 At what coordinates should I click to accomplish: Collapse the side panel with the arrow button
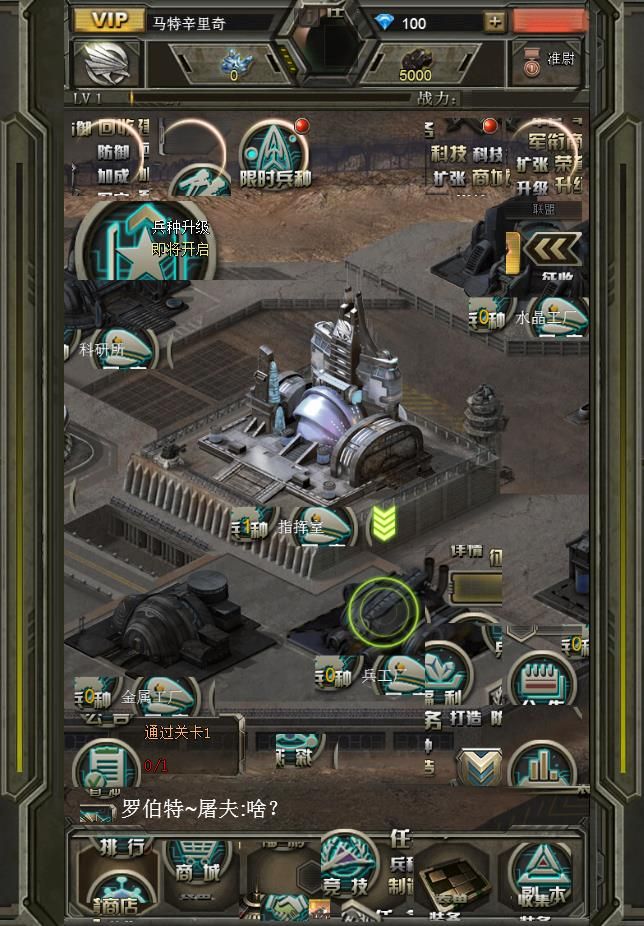[553, 249]
